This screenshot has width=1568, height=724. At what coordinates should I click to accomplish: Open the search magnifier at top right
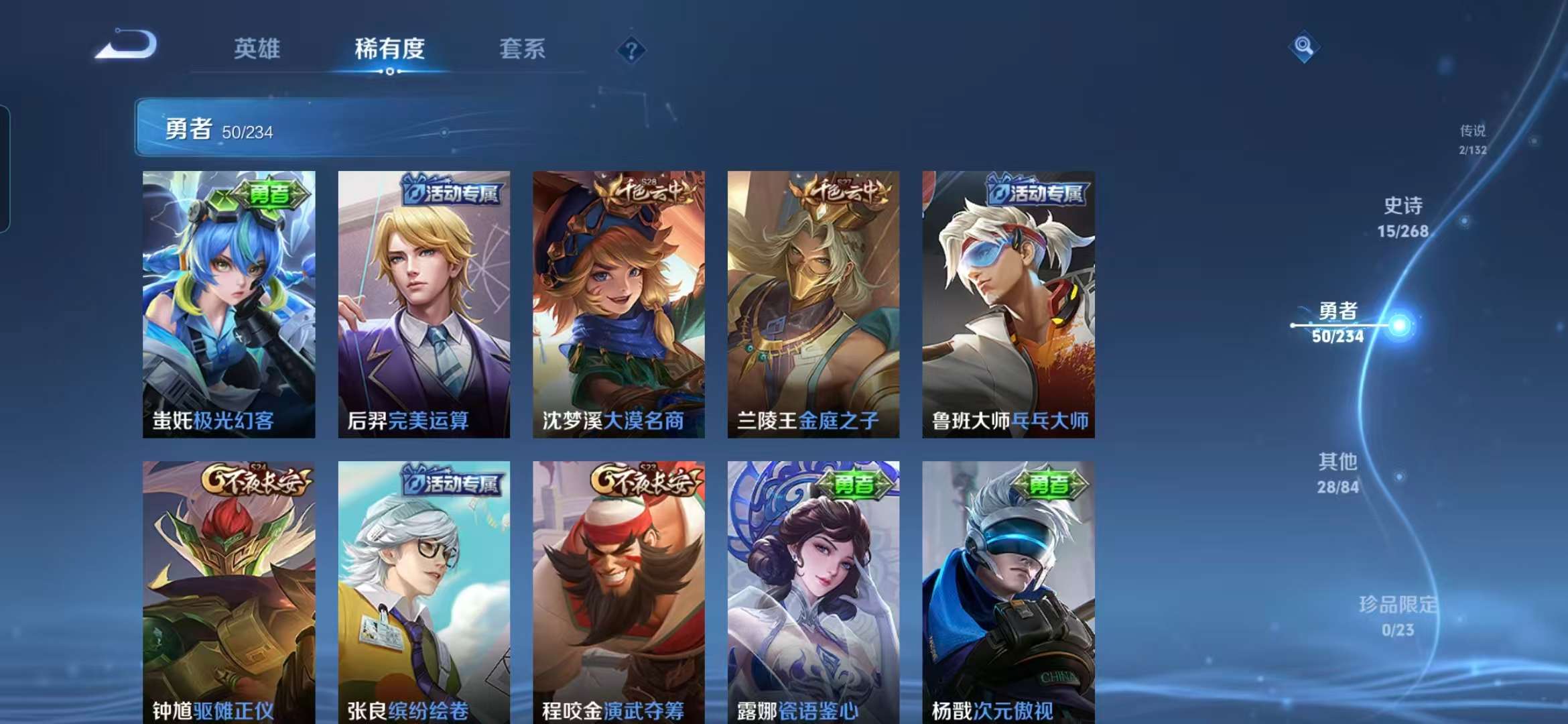point(1303,46)
